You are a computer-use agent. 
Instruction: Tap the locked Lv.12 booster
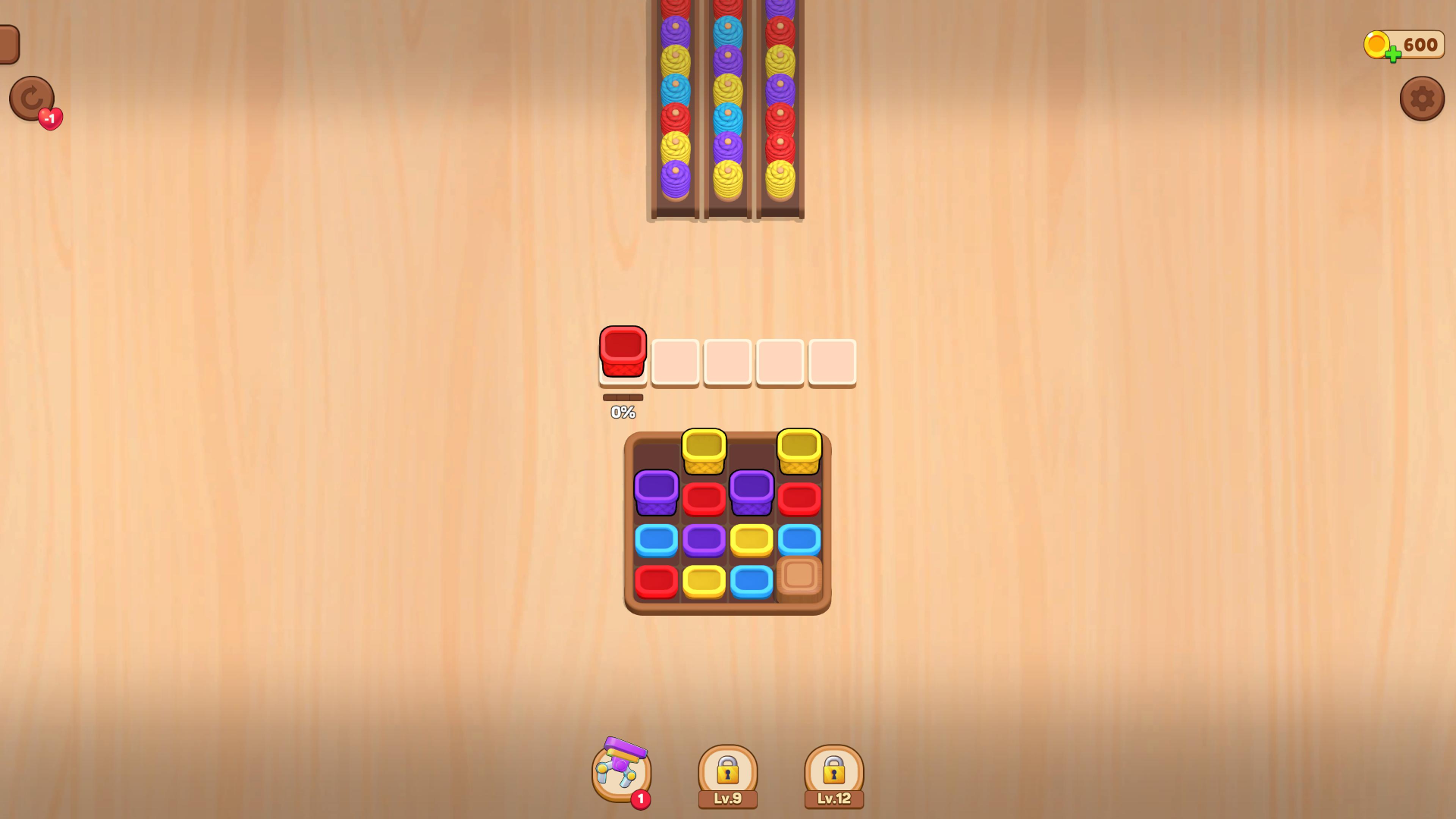[x=833, y=770]
